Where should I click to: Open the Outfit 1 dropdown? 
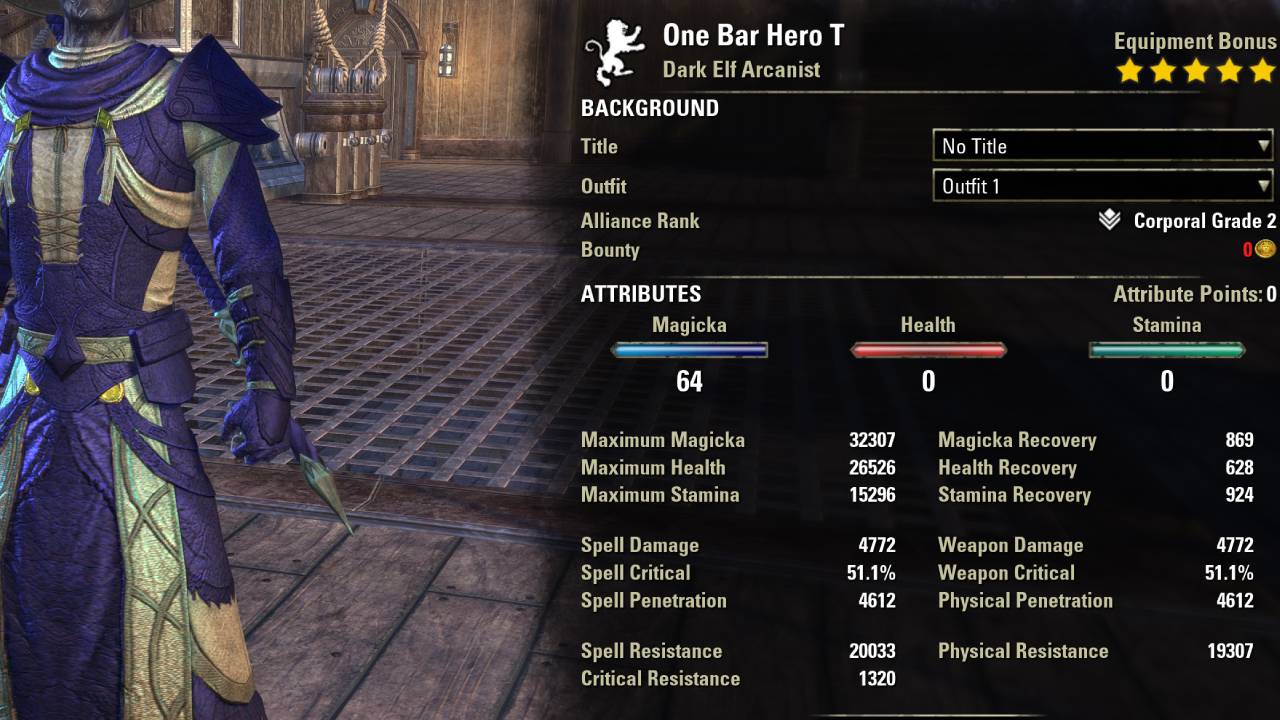coord(1103,186)
